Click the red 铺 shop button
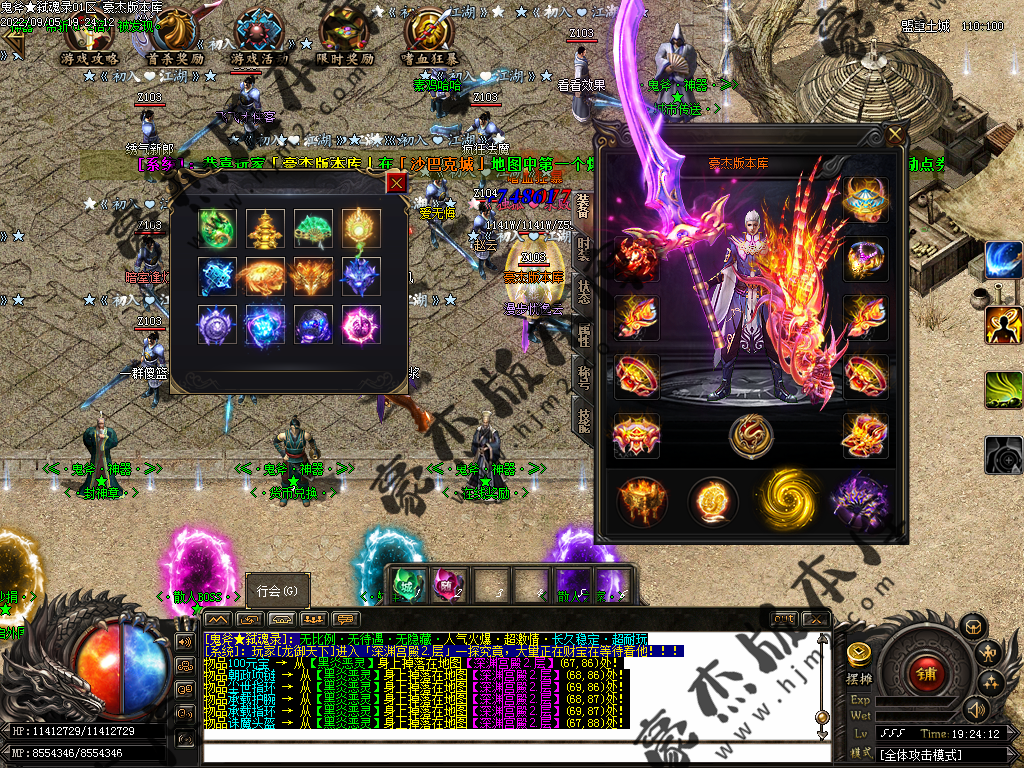This screenshot has height=768, width=1024. (x=926, y=674)
